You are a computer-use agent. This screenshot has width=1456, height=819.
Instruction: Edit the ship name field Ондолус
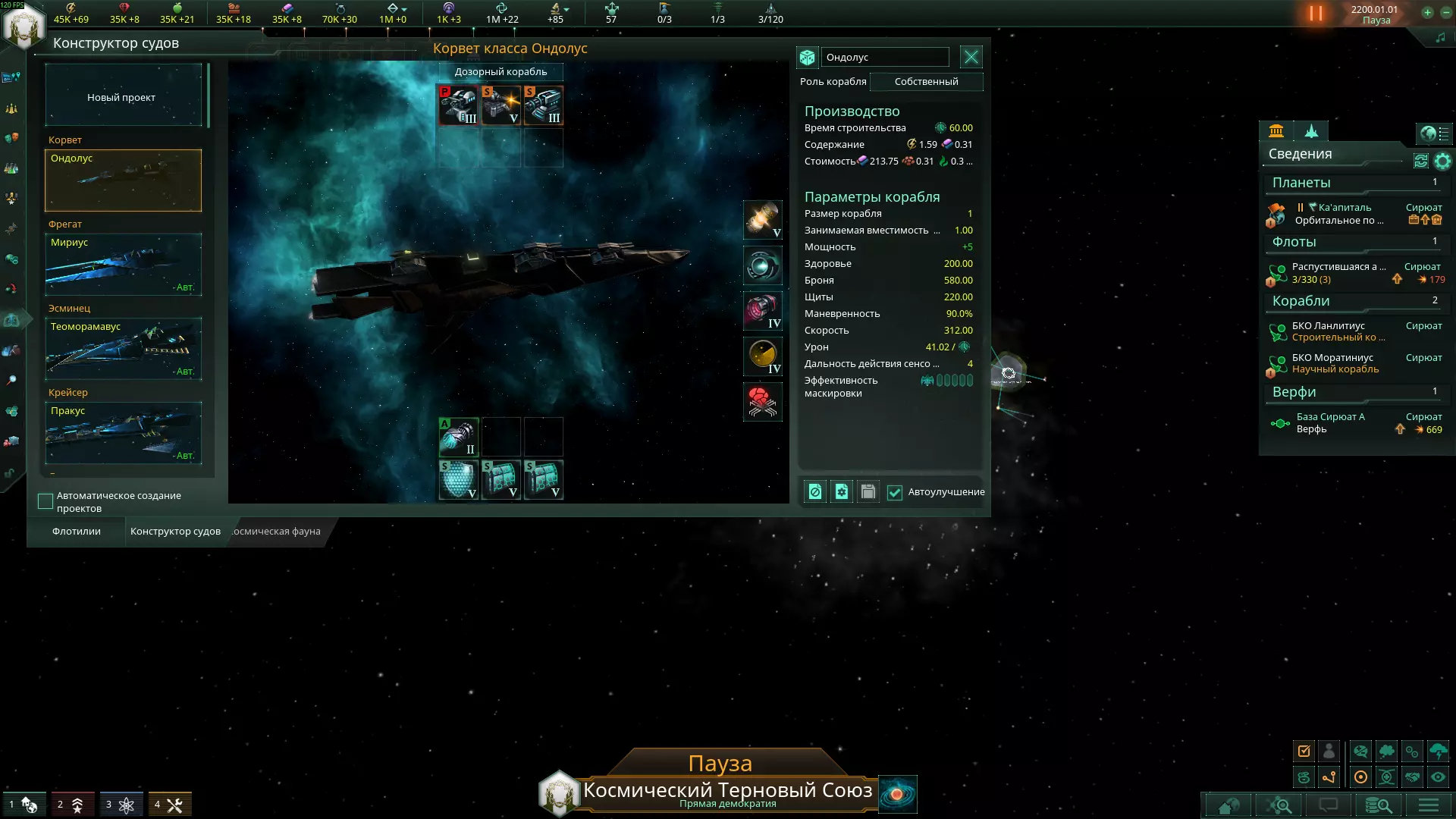pos(884,57)
